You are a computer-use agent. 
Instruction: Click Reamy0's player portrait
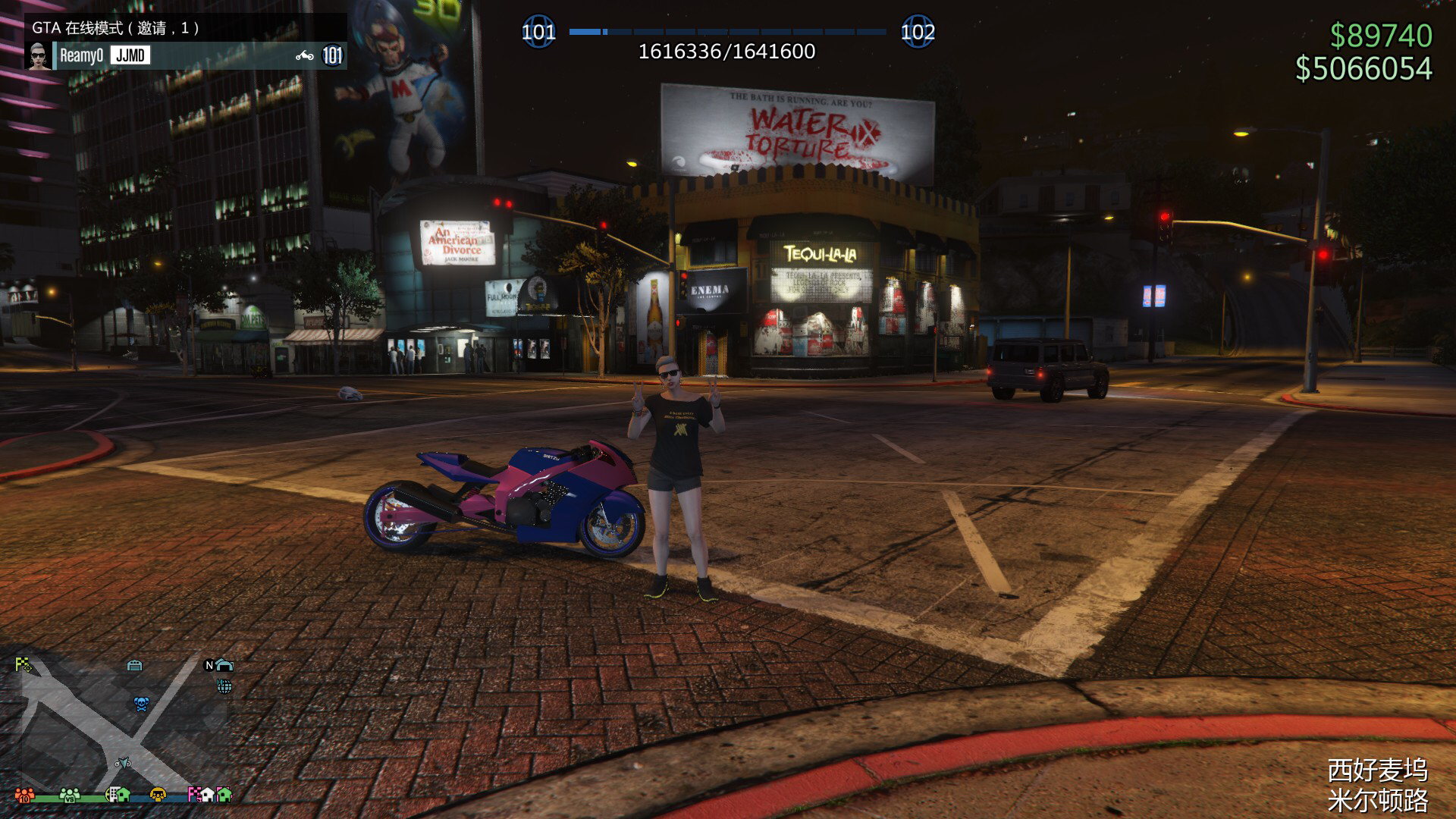[x=39, y=55]
